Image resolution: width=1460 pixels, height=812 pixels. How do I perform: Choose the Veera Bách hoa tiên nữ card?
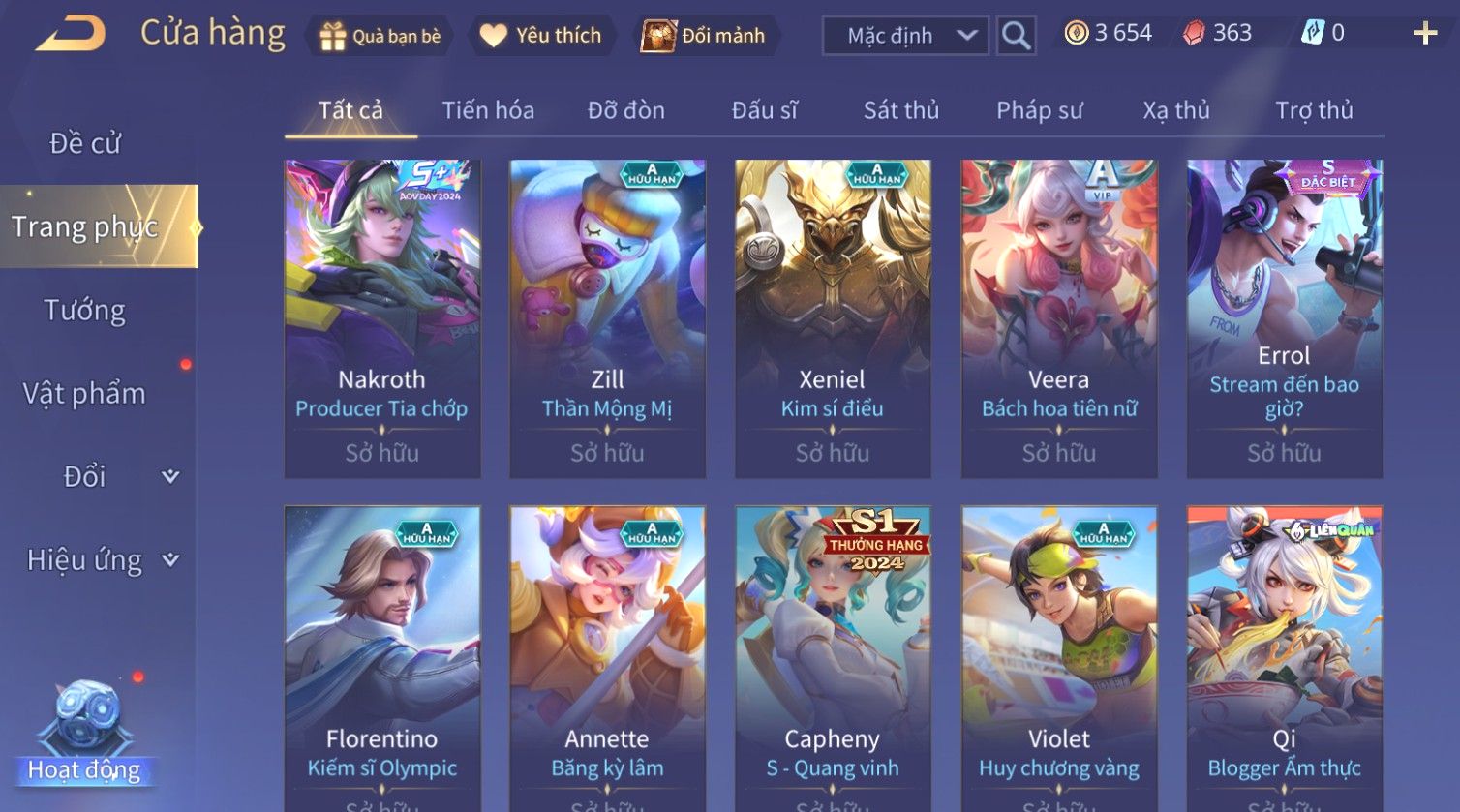1058,317
